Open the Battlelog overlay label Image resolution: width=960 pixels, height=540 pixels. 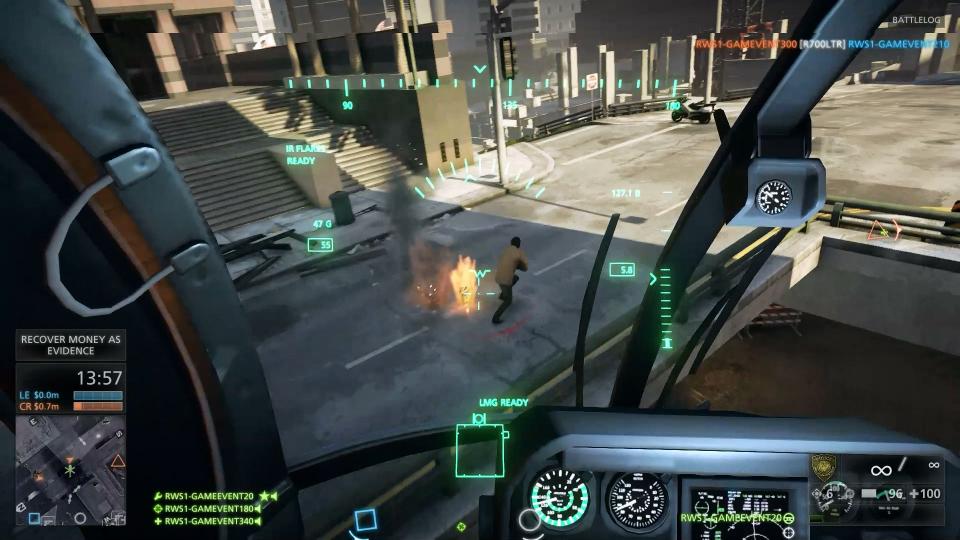click(917, 19)
